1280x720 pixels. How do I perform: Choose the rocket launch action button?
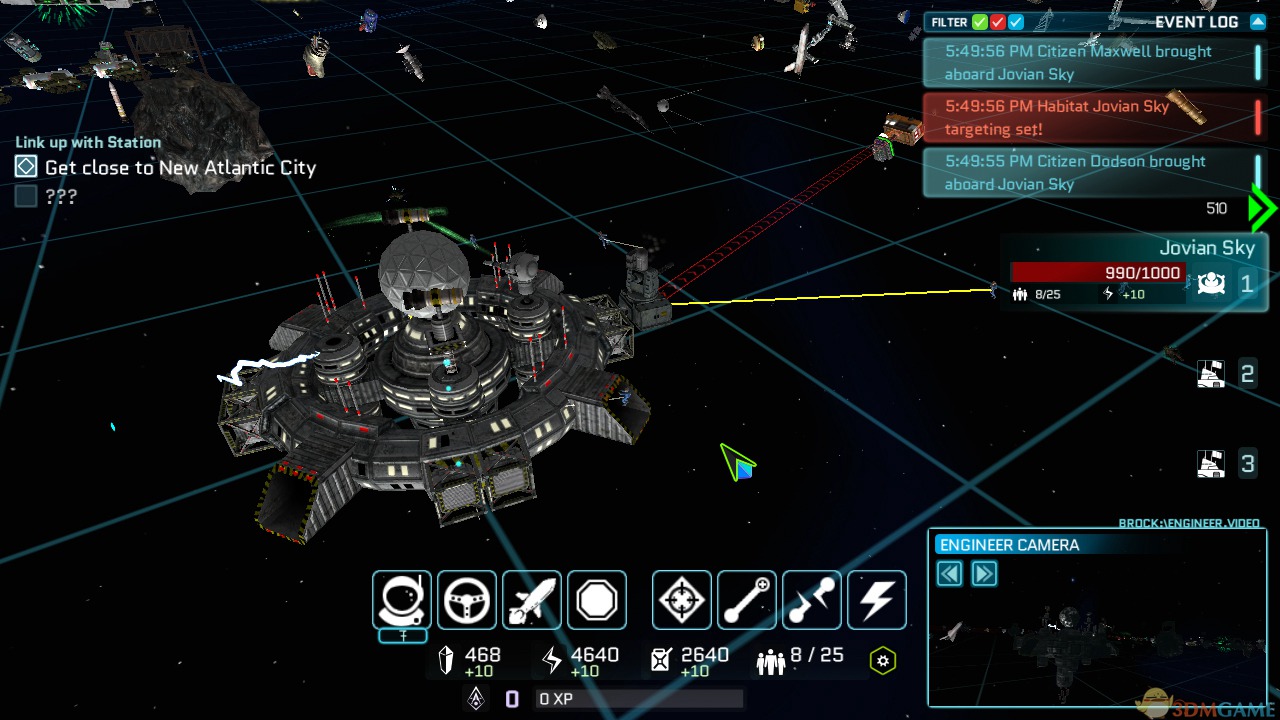(x=532, y=600)
